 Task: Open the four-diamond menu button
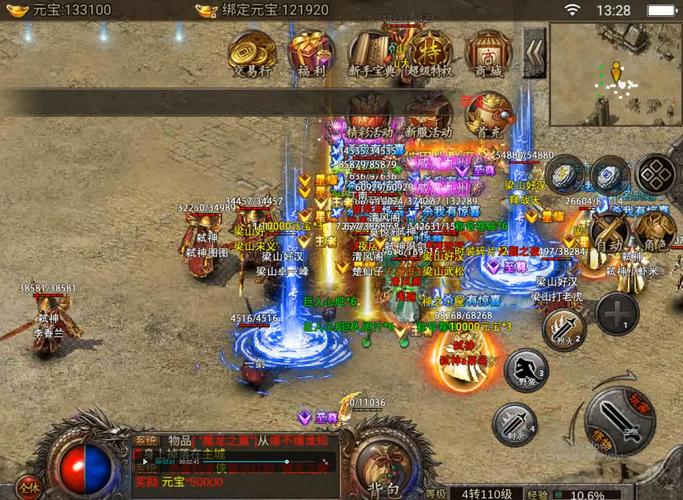[x=656, y=173]
